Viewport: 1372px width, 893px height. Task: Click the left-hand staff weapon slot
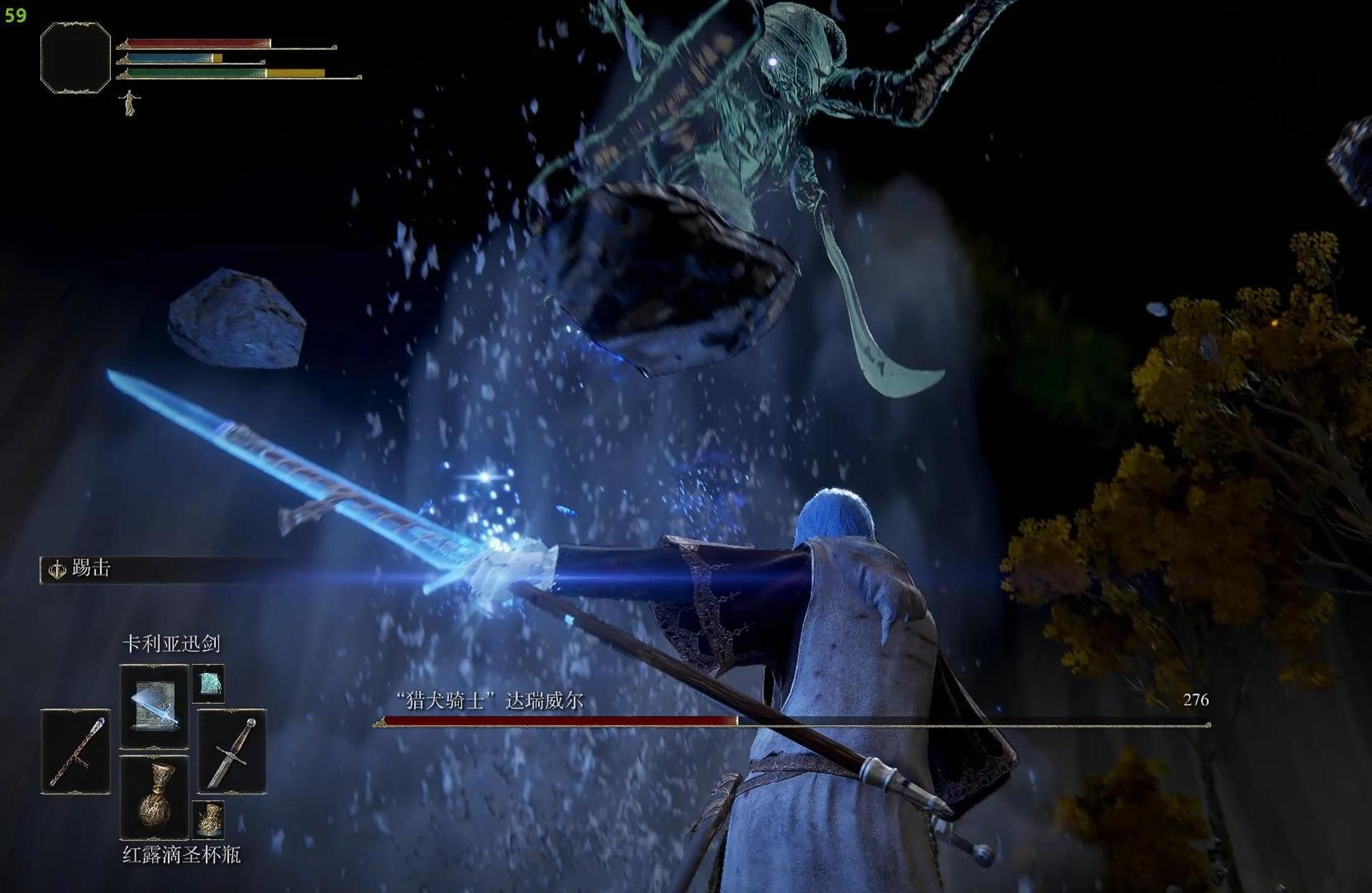(76, 751)
